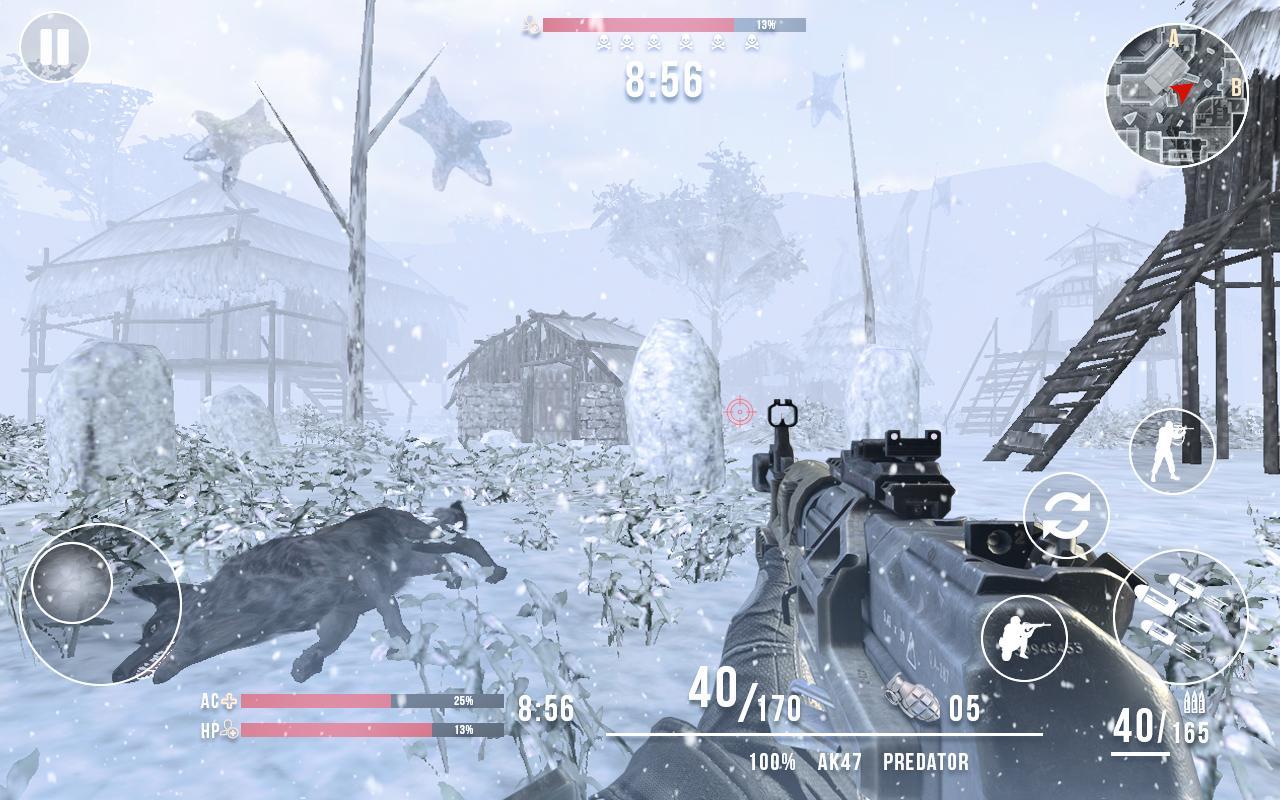Pause the game with the pause button
Screen dimensions: 1280x800
[55, 46]
